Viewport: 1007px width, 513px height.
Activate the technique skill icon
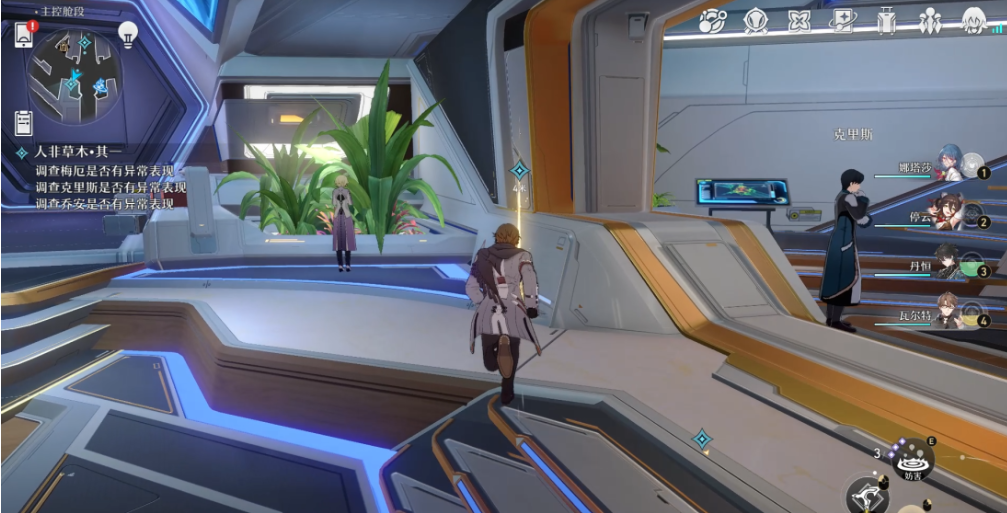coord(911,460)
